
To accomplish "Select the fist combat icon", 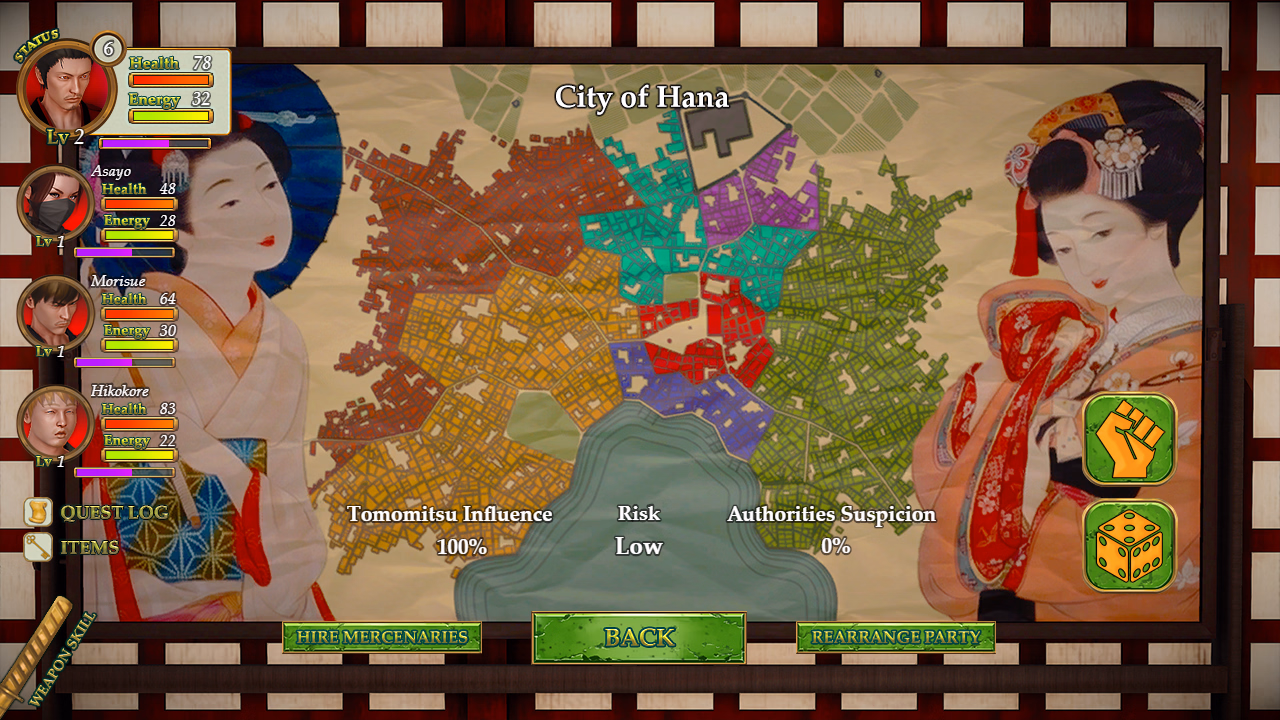I will pos(1129,440).
